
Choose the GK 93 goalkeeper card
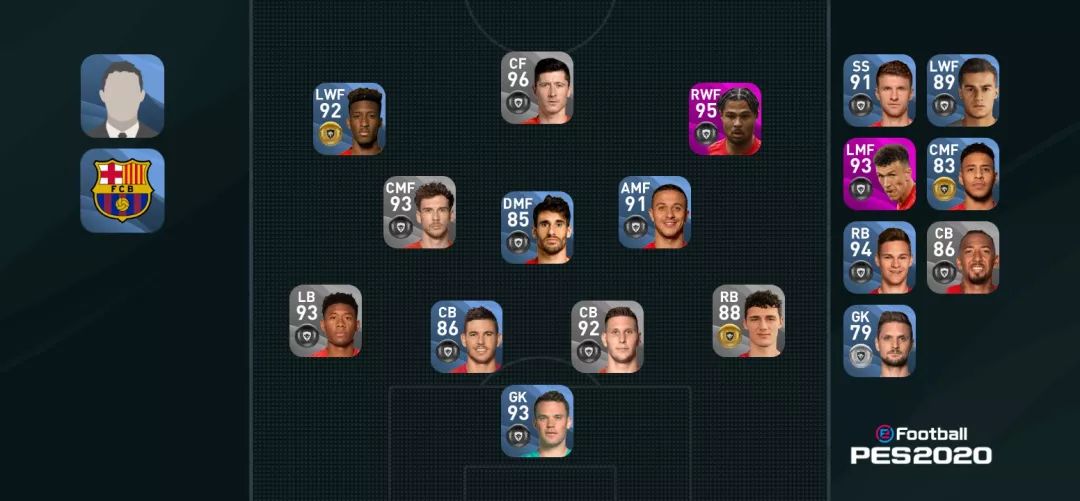pos(537,421)
